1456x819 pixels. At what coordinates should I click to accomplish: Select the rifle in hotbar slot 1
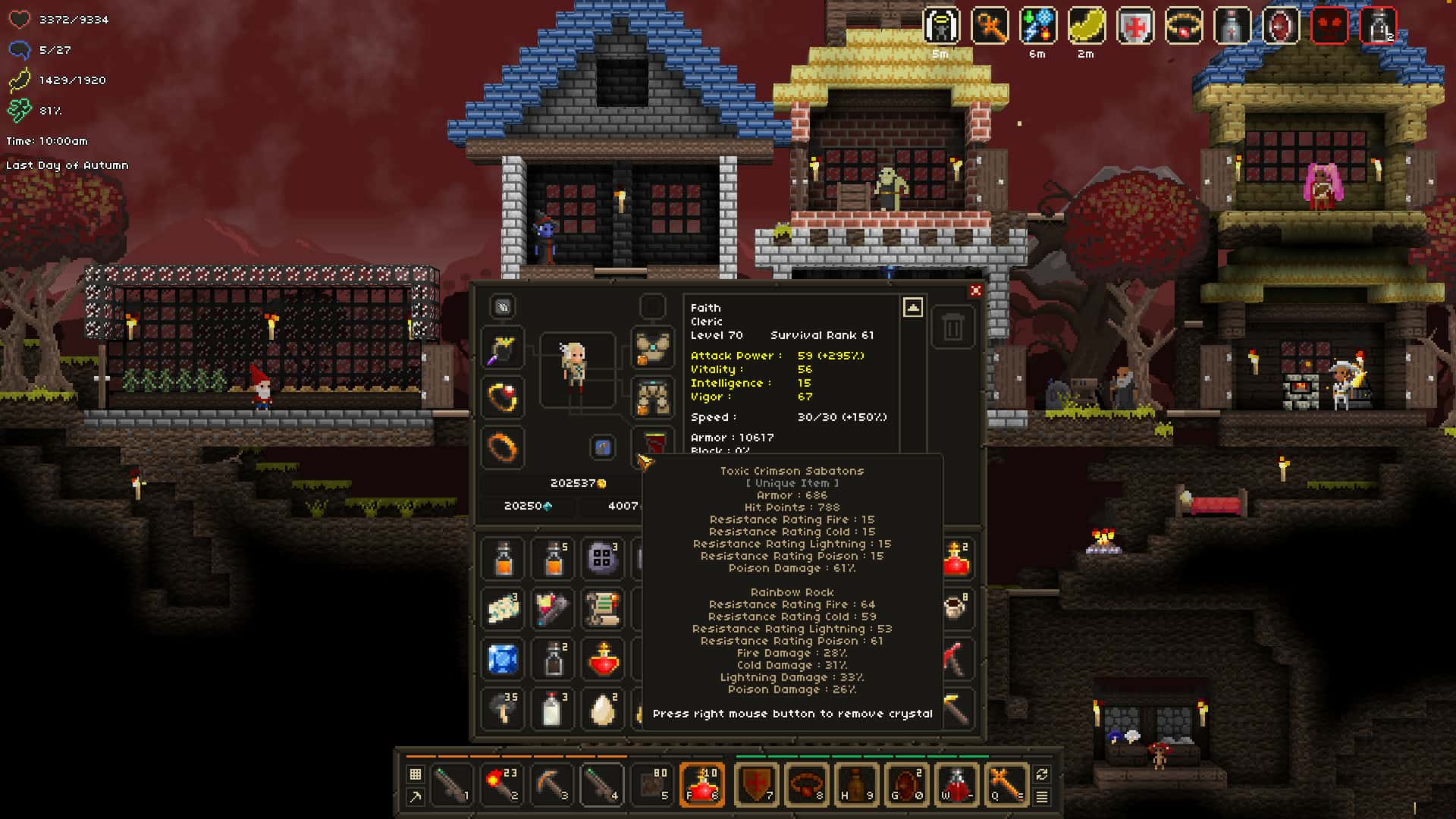coord(554,785)
